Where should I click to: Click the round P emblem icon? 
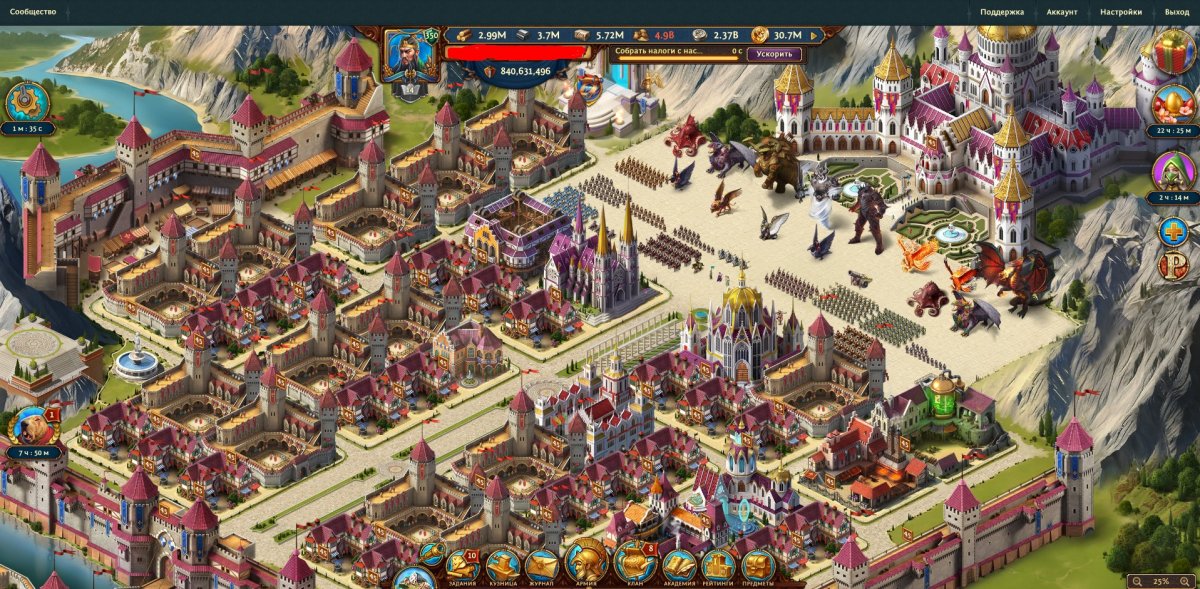tap(1172, 266)
